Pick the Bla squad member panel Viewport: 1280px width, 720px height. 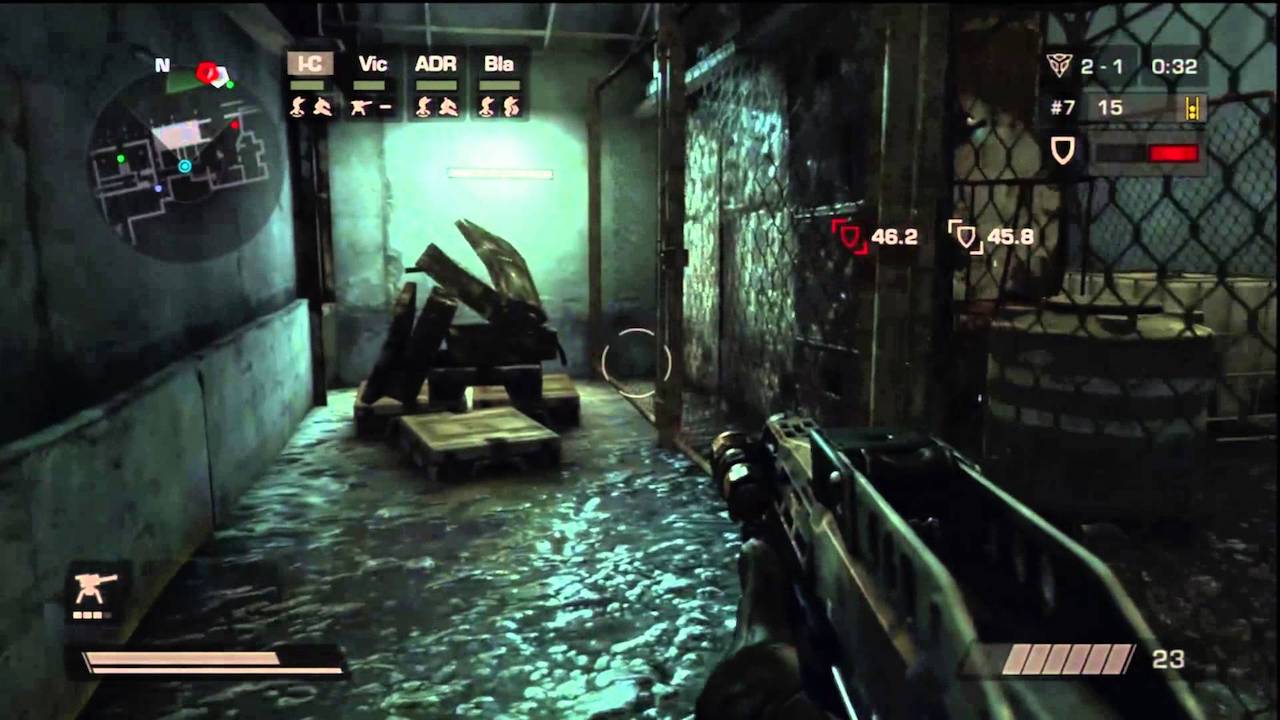(498, 84)
